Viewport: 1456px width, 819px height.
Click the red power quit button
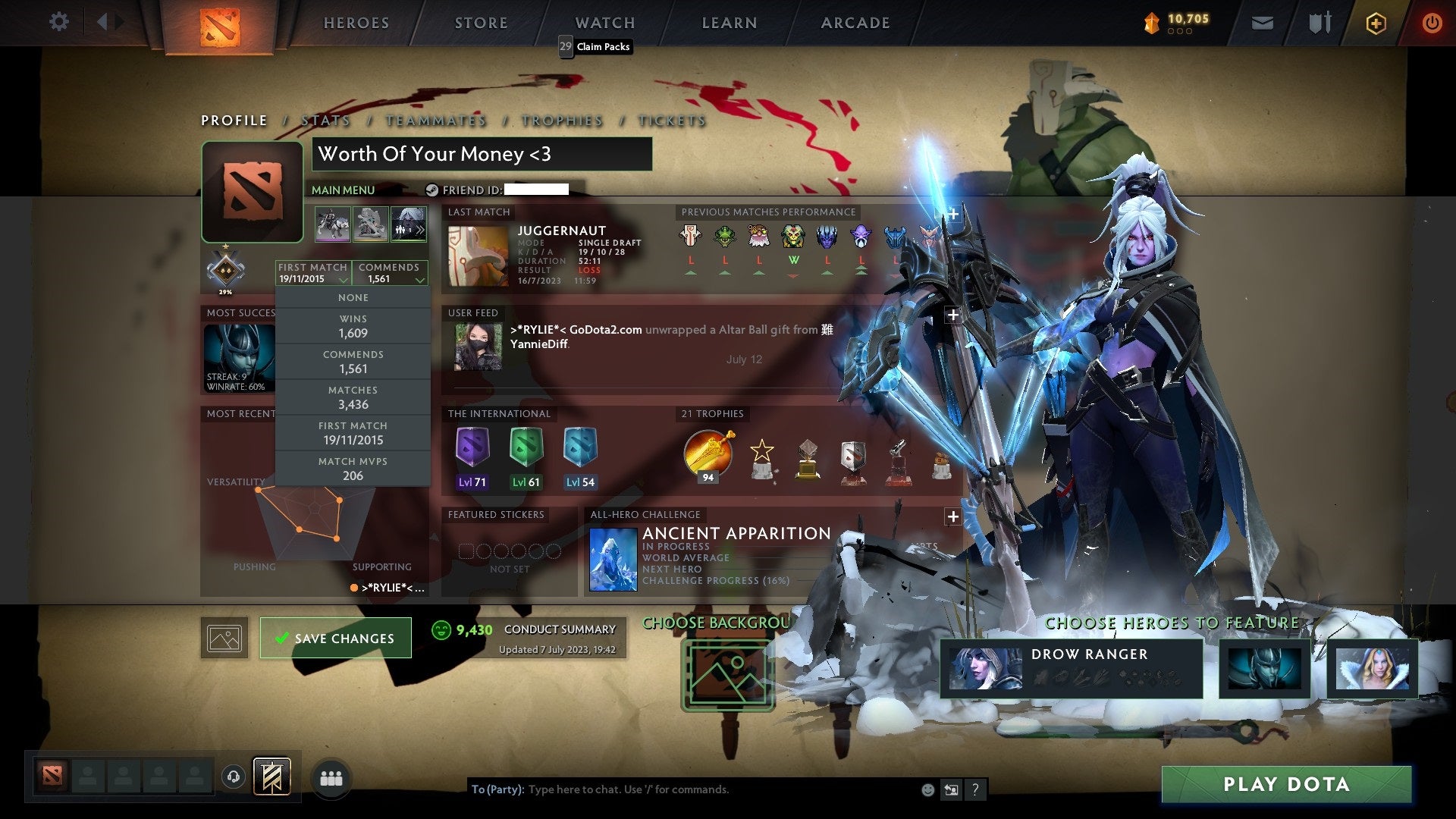(x=1431, y=24)
